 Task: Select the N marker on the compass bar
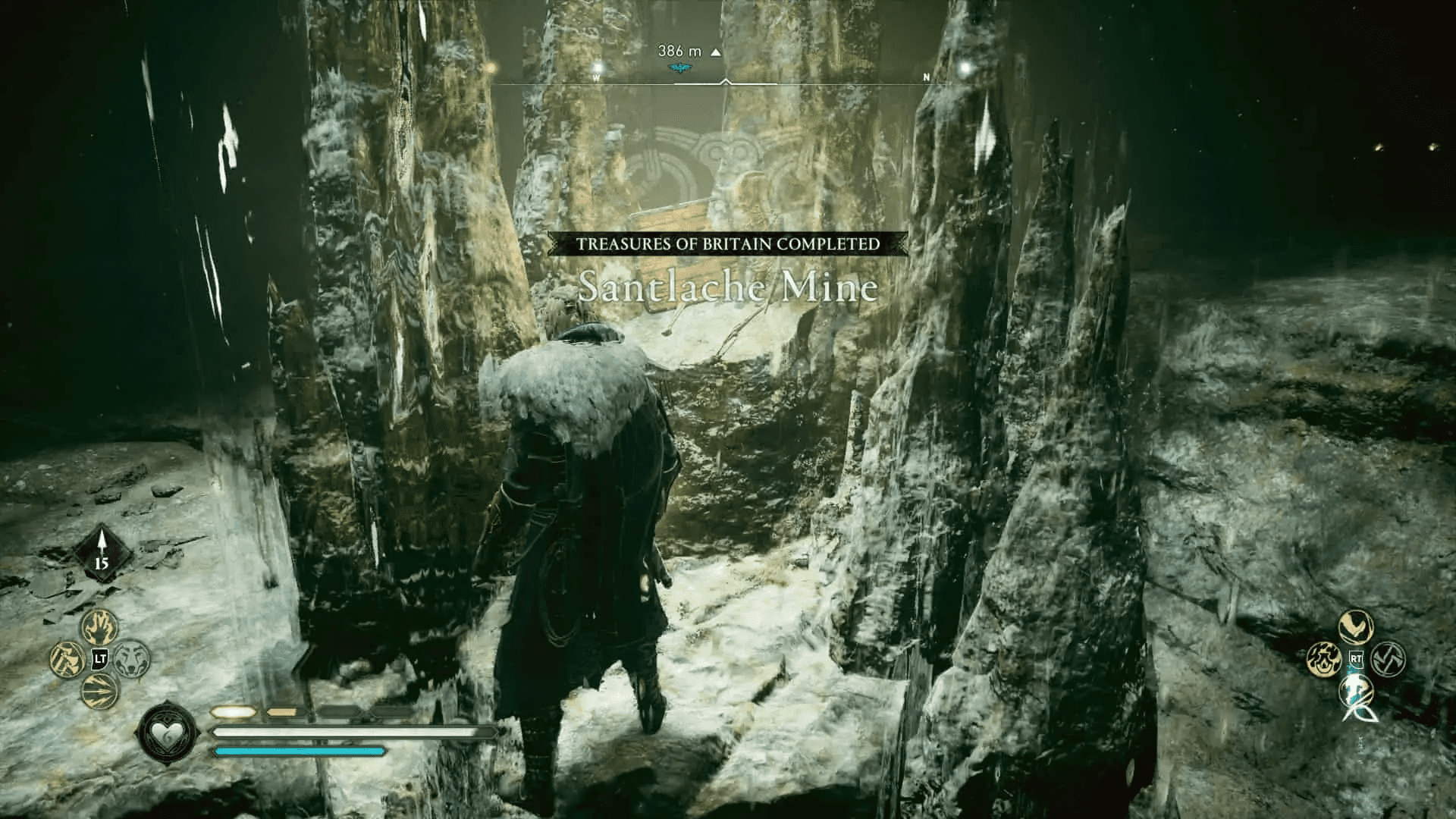[926, 76]
